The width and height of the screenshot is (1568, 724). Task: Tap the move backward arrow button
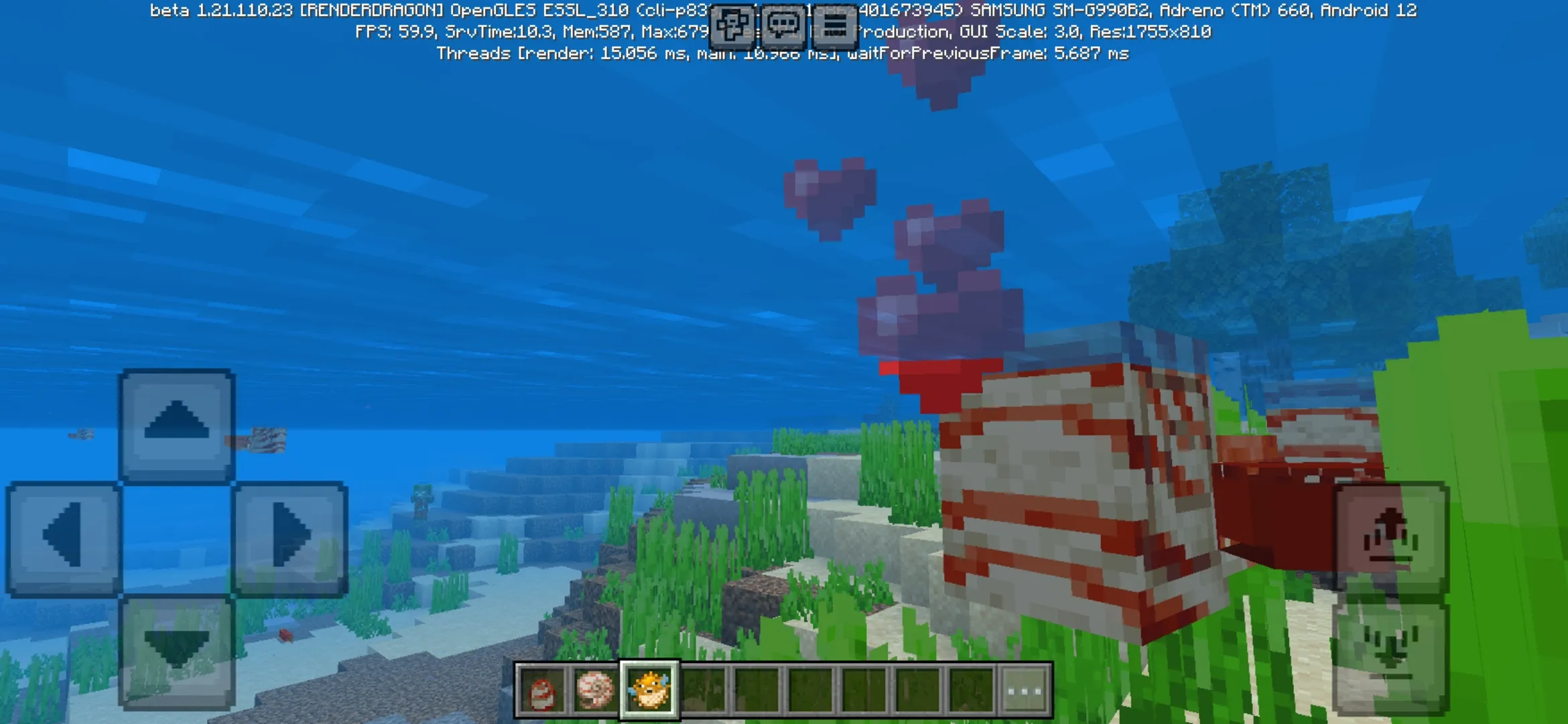click(x=177, y=652)
